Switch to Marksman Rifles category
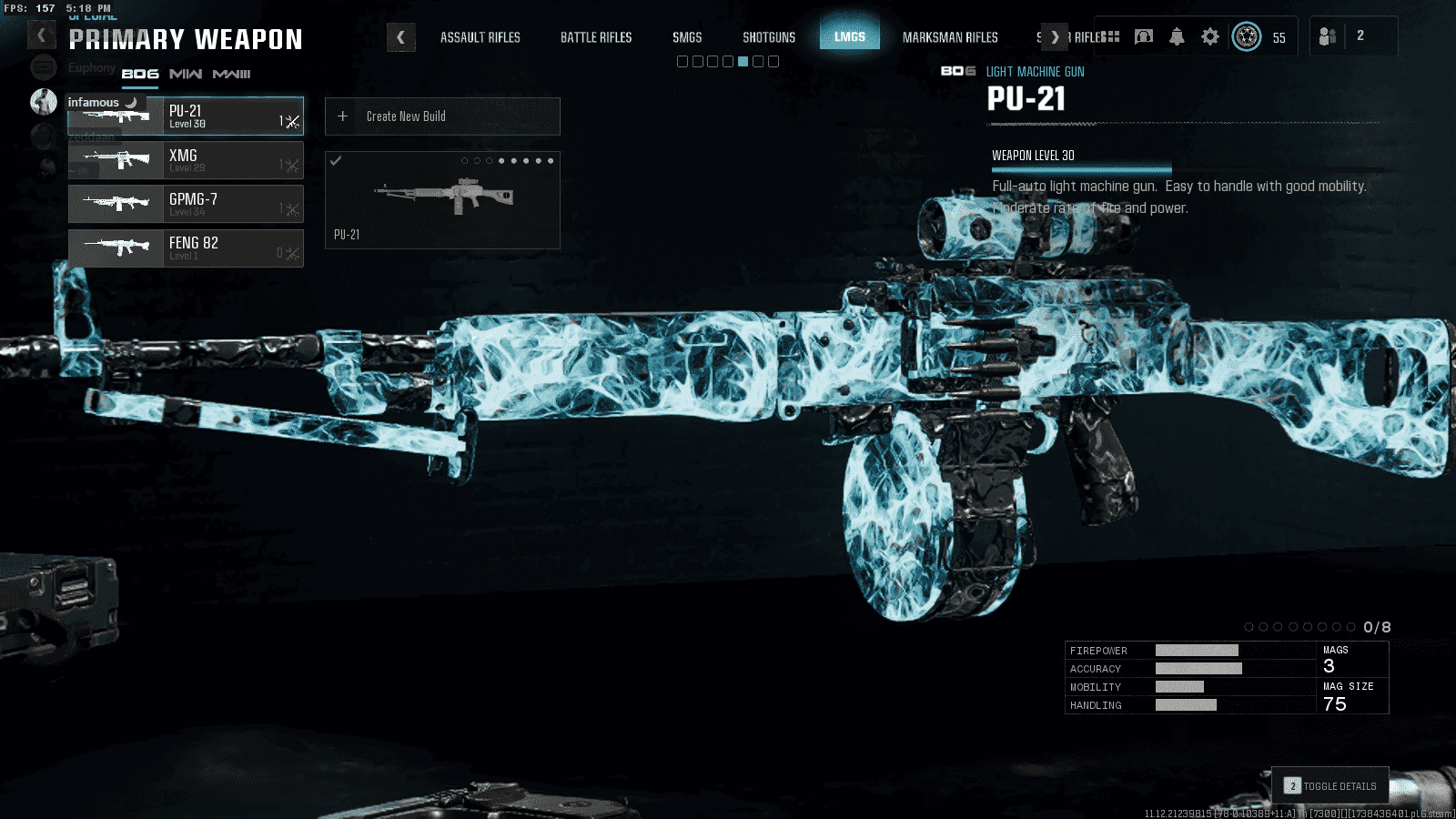Viewport: 1456px width, 819px height. pos(949,37)
